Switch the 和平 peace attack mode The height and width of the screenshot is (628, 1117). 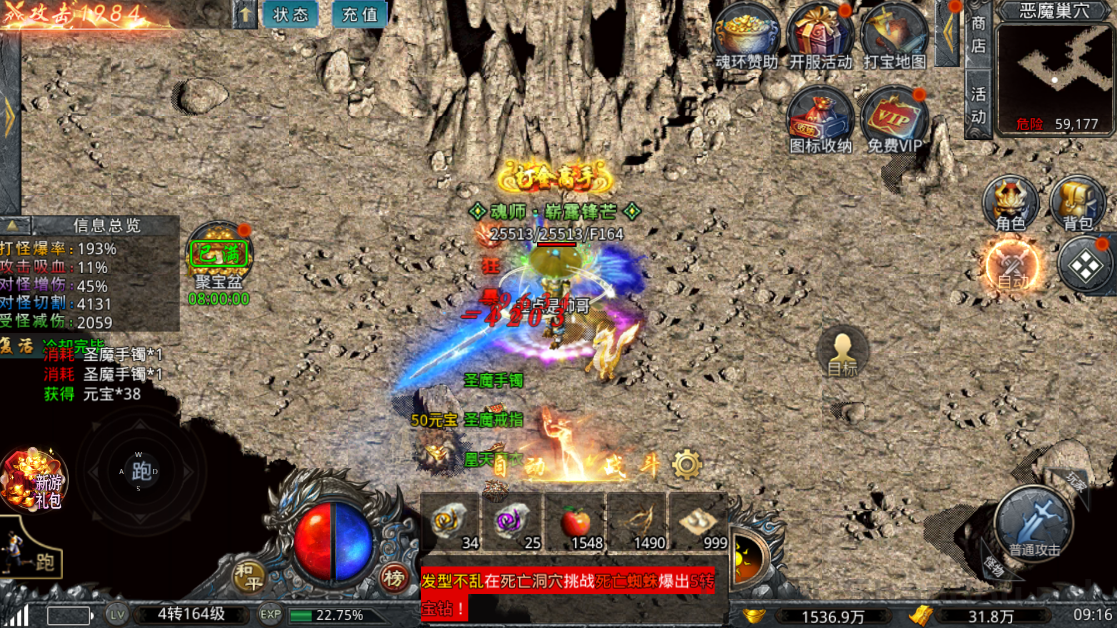pyautogui.click(x=247, y=574)
